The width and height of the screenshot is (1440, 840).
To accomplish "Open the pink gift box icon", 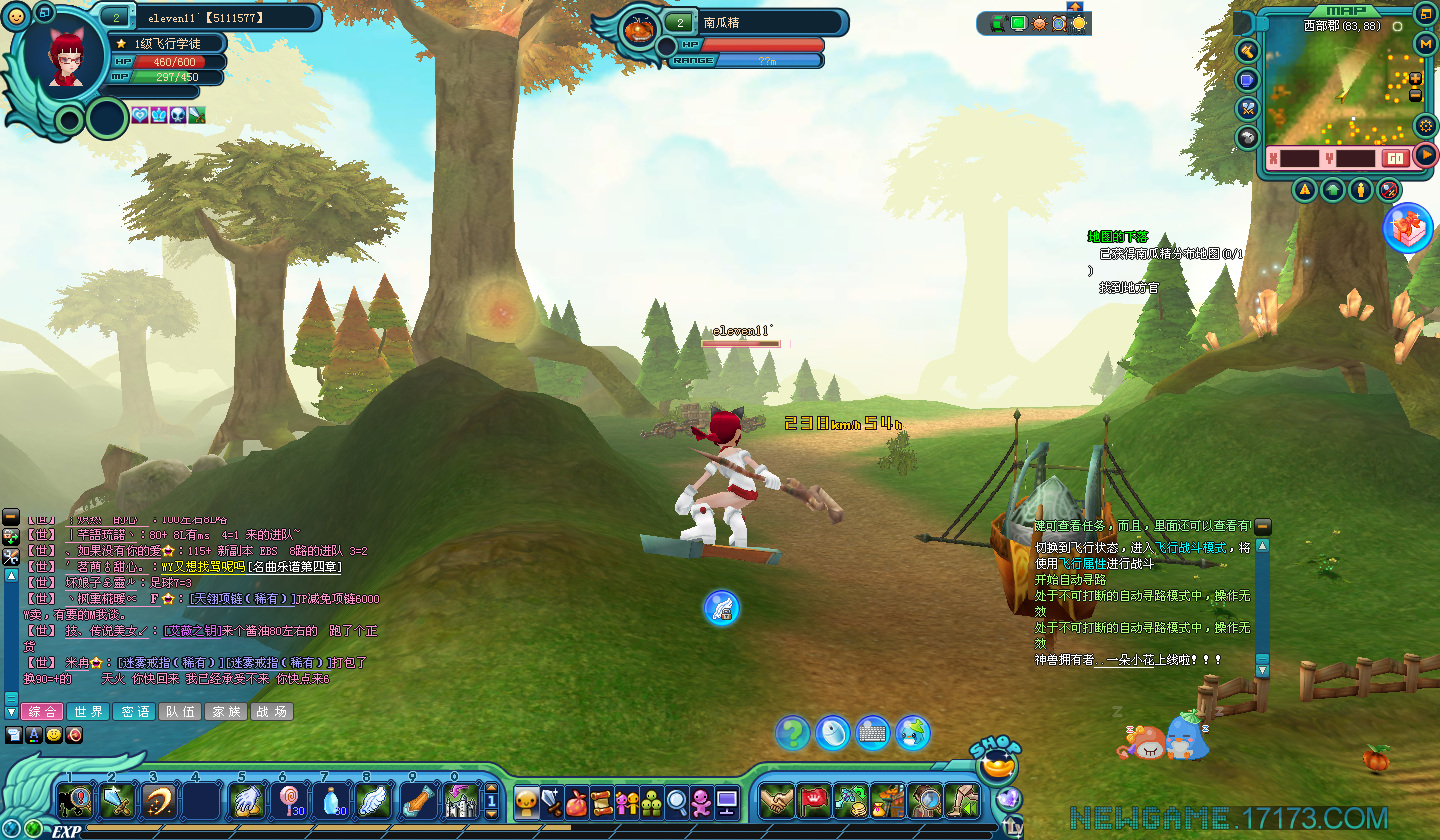I will (1408, 228).
